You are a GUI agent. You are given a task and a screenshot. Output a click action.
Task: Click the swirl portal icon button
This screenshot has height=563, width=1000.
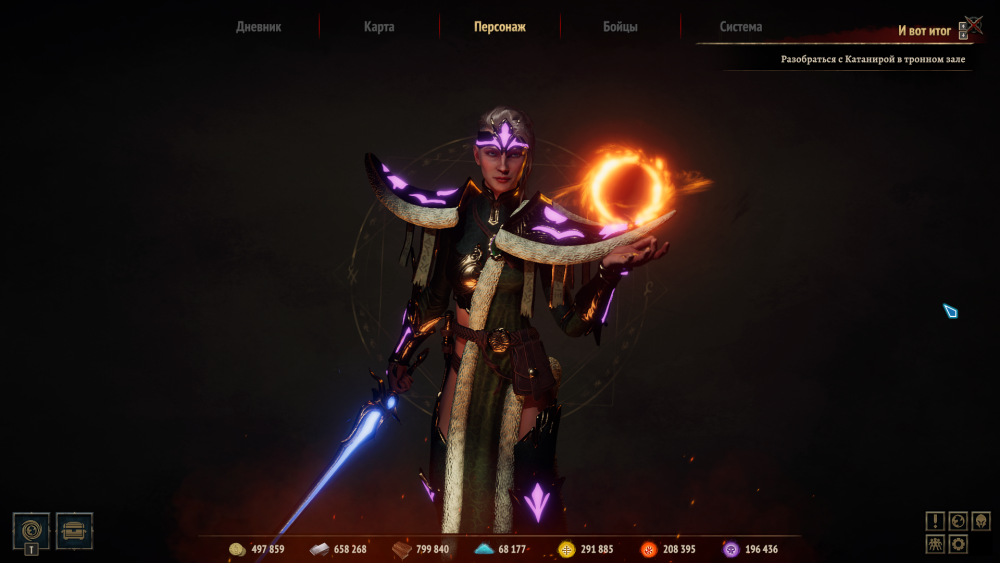pos(31,528)
